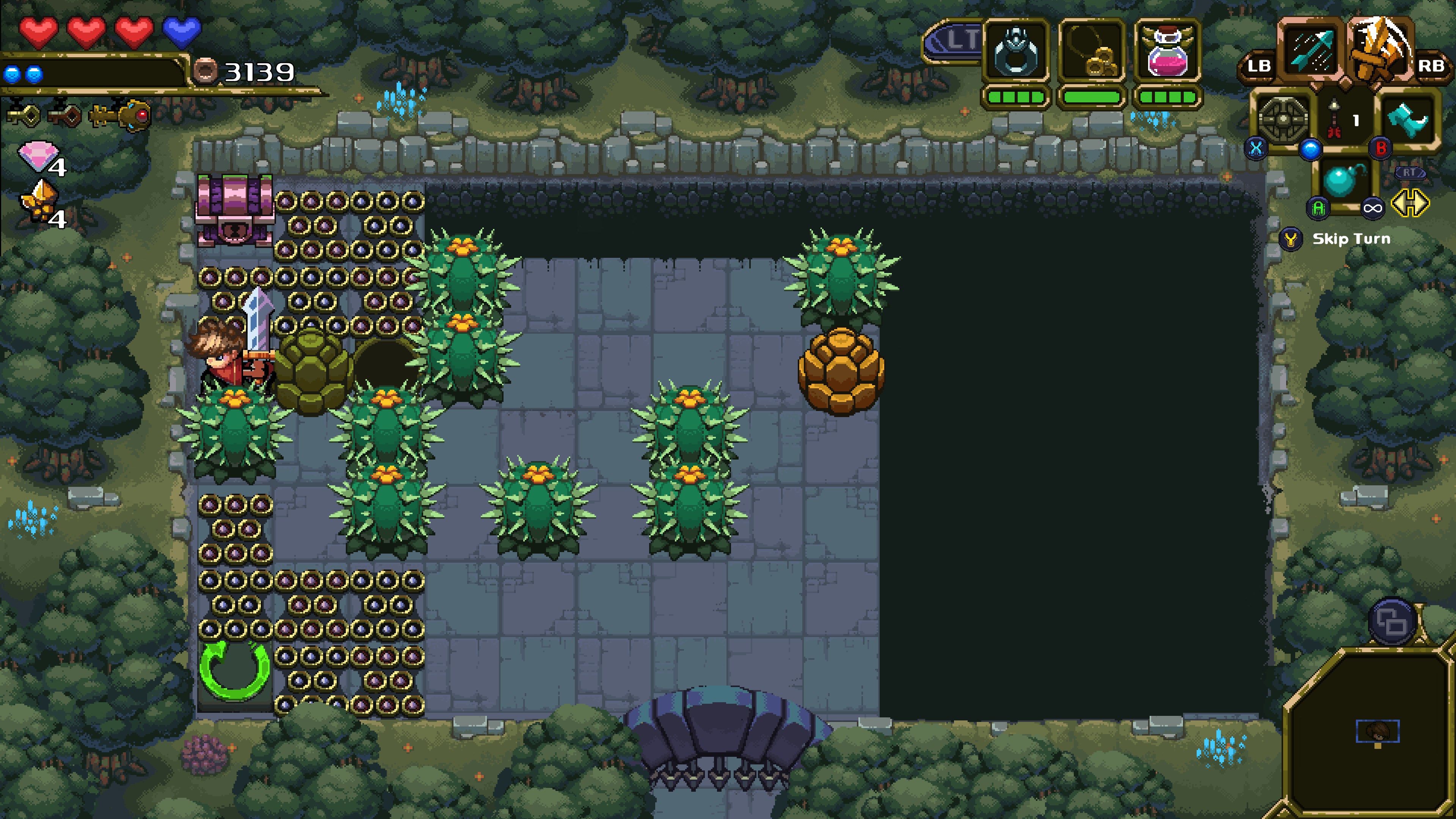This screenshot has height=819, width=1456.
Task: Activate the RT trigger prompt
Action: (1410, 173)
